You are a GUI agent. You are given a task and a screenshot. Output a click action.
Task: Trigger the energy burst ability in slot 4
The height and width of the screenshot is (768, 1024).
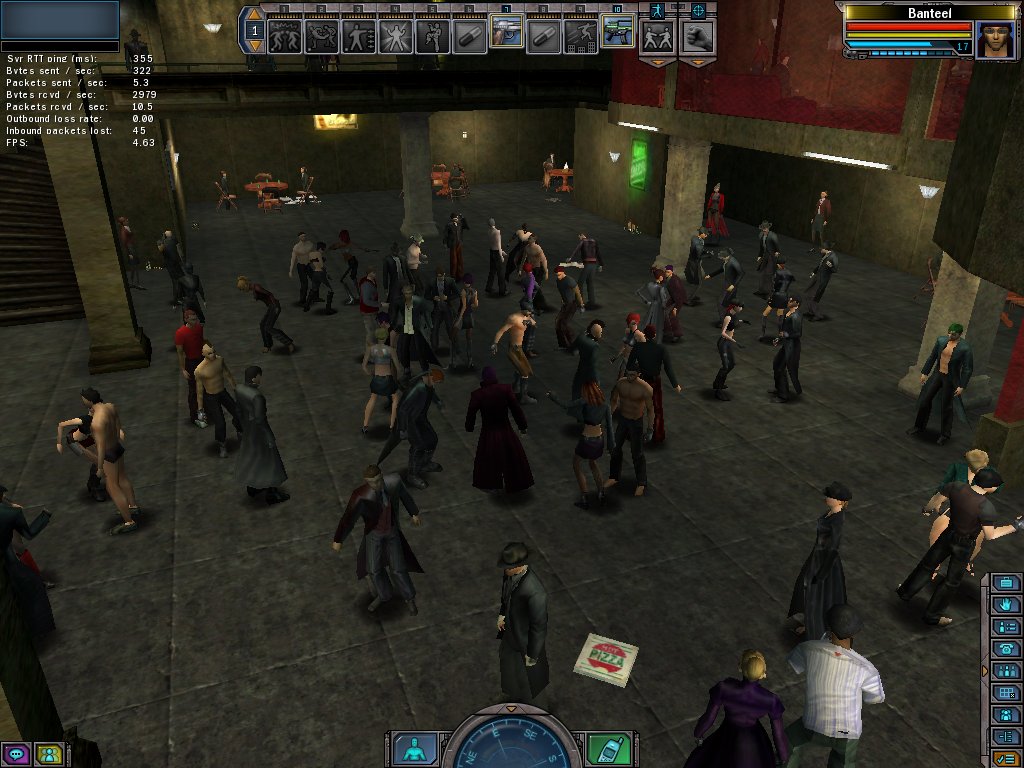point(395,37)
